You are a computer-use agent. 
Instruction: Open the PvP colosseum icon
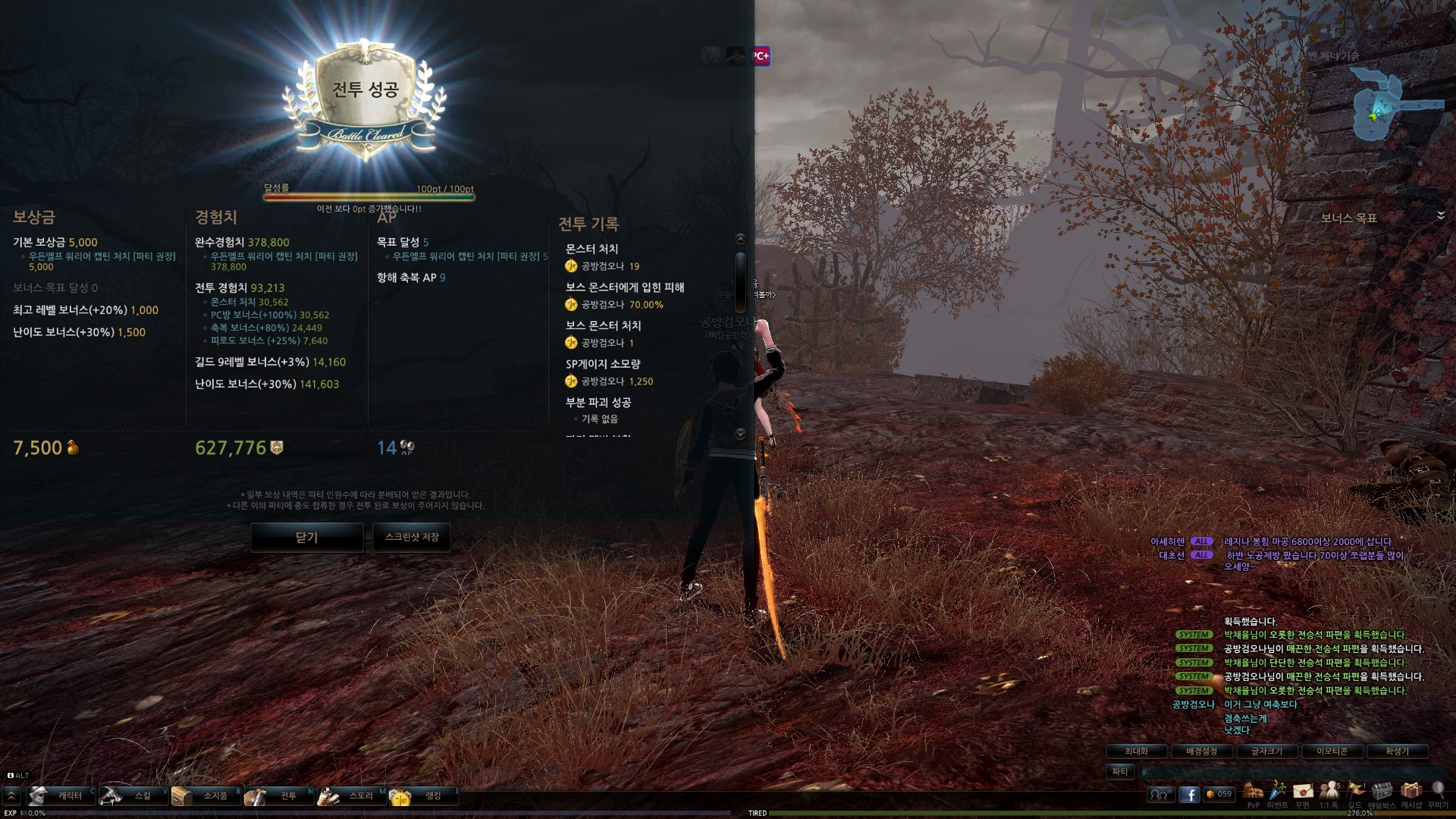(1253, 792)
